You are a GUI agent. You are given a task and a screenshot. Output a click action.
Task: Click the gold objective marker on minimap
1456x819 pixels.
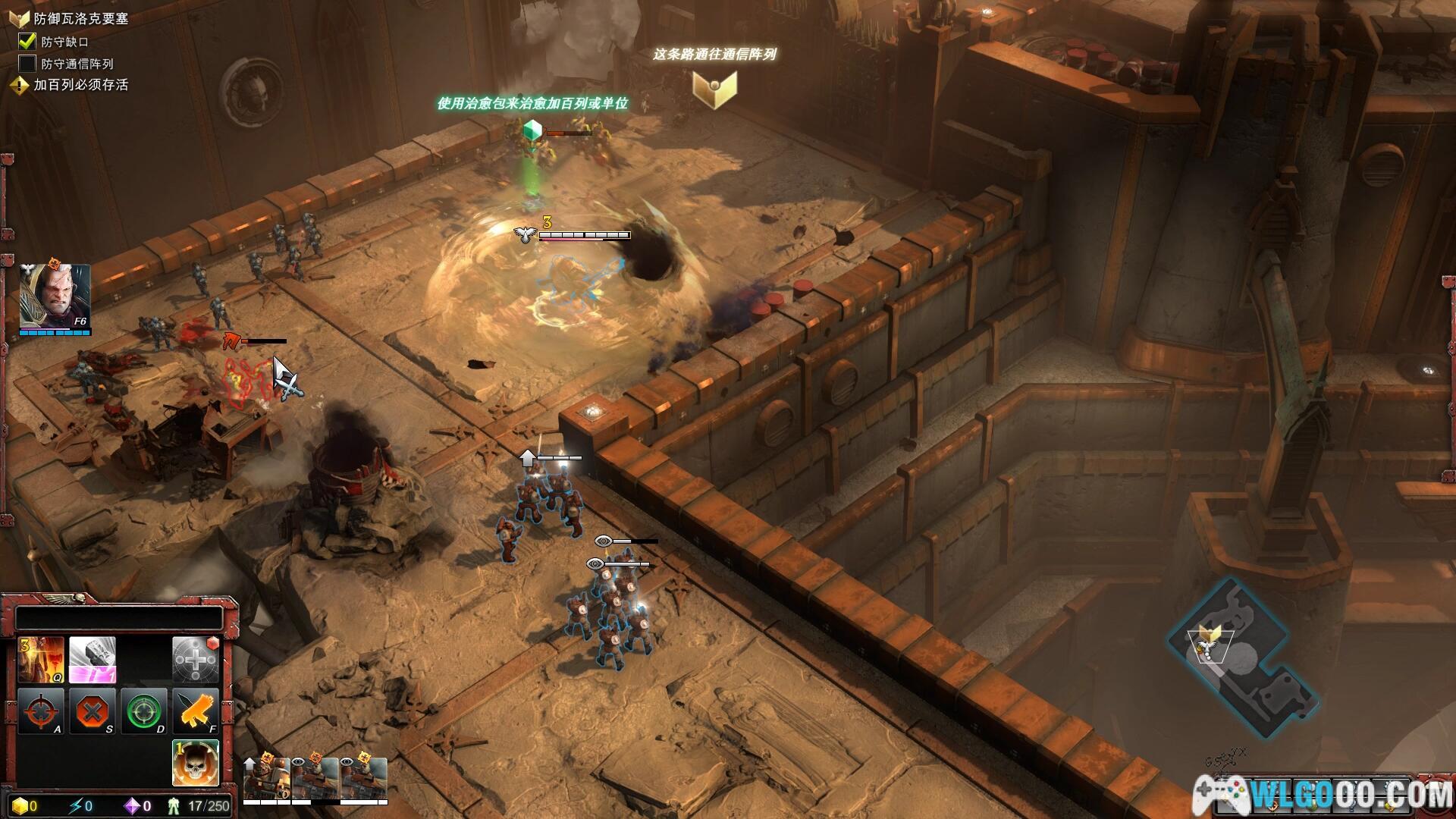1207,639
